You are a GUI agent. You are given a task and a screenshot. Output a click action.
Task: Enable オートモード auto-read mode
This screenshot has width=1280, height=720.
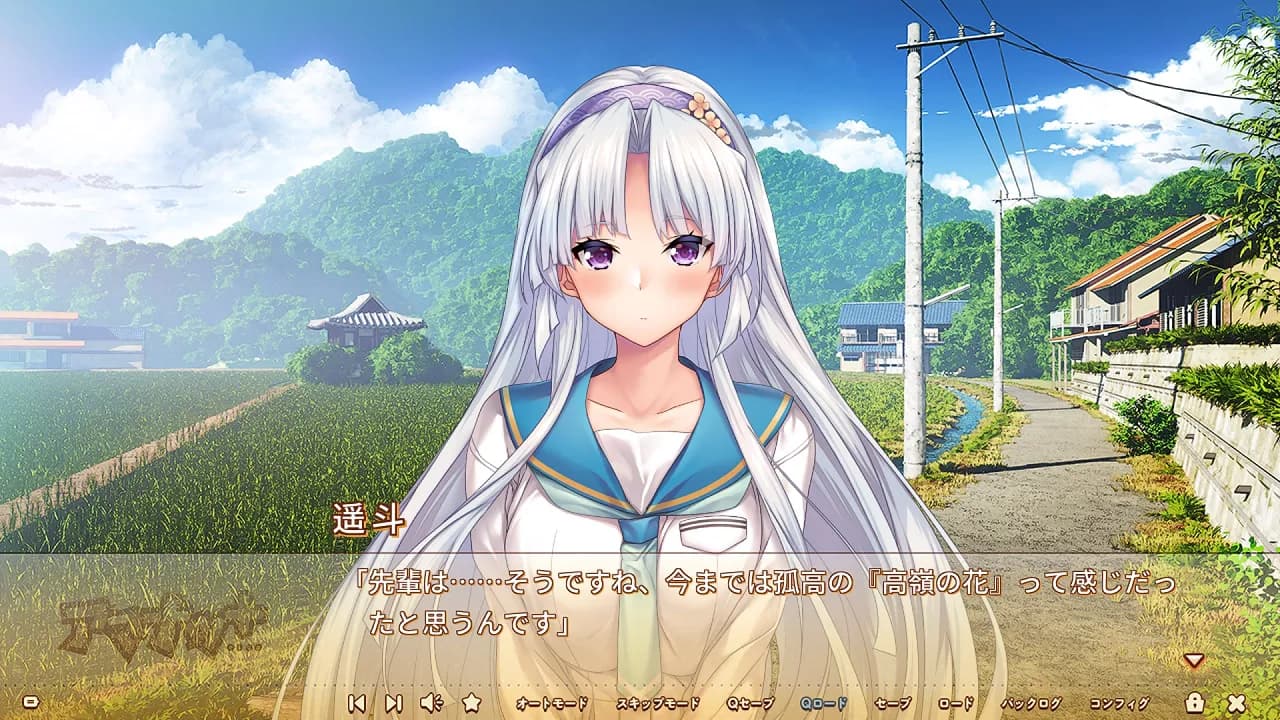(x=550, y=703)
